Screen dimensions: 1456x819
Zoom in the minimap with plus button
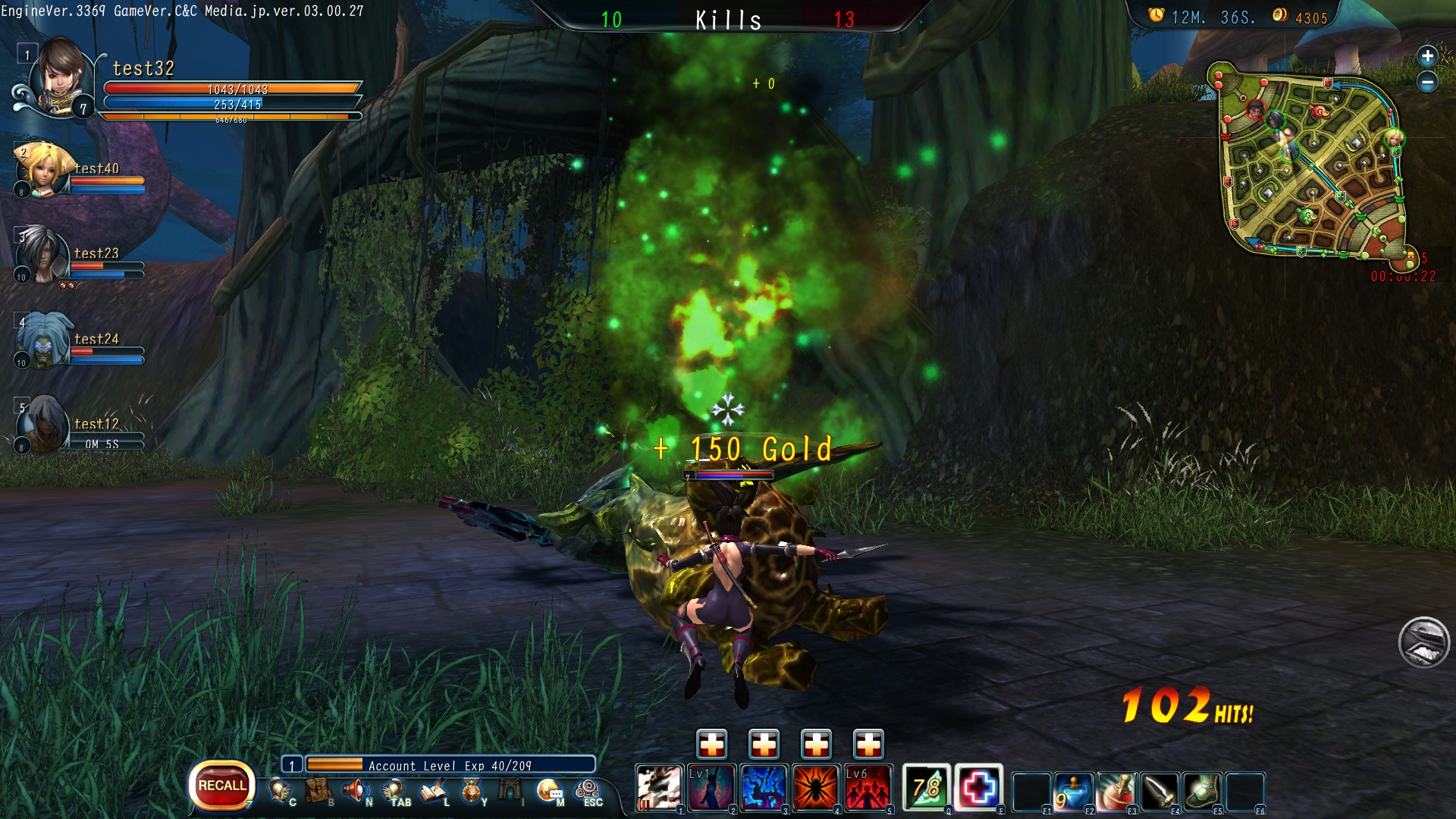(x=1427, y=56)
